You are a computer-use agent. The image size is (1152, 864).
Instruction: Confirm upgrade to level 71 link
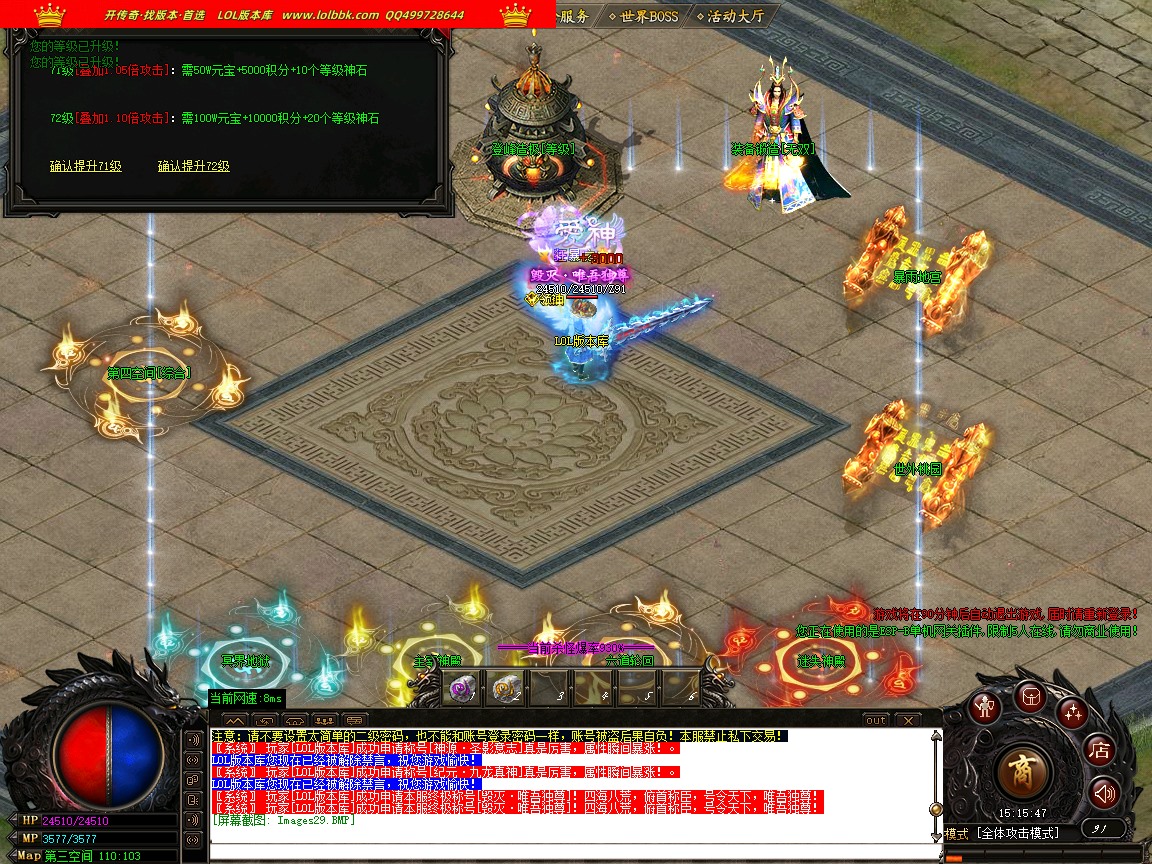coord(86,166)
